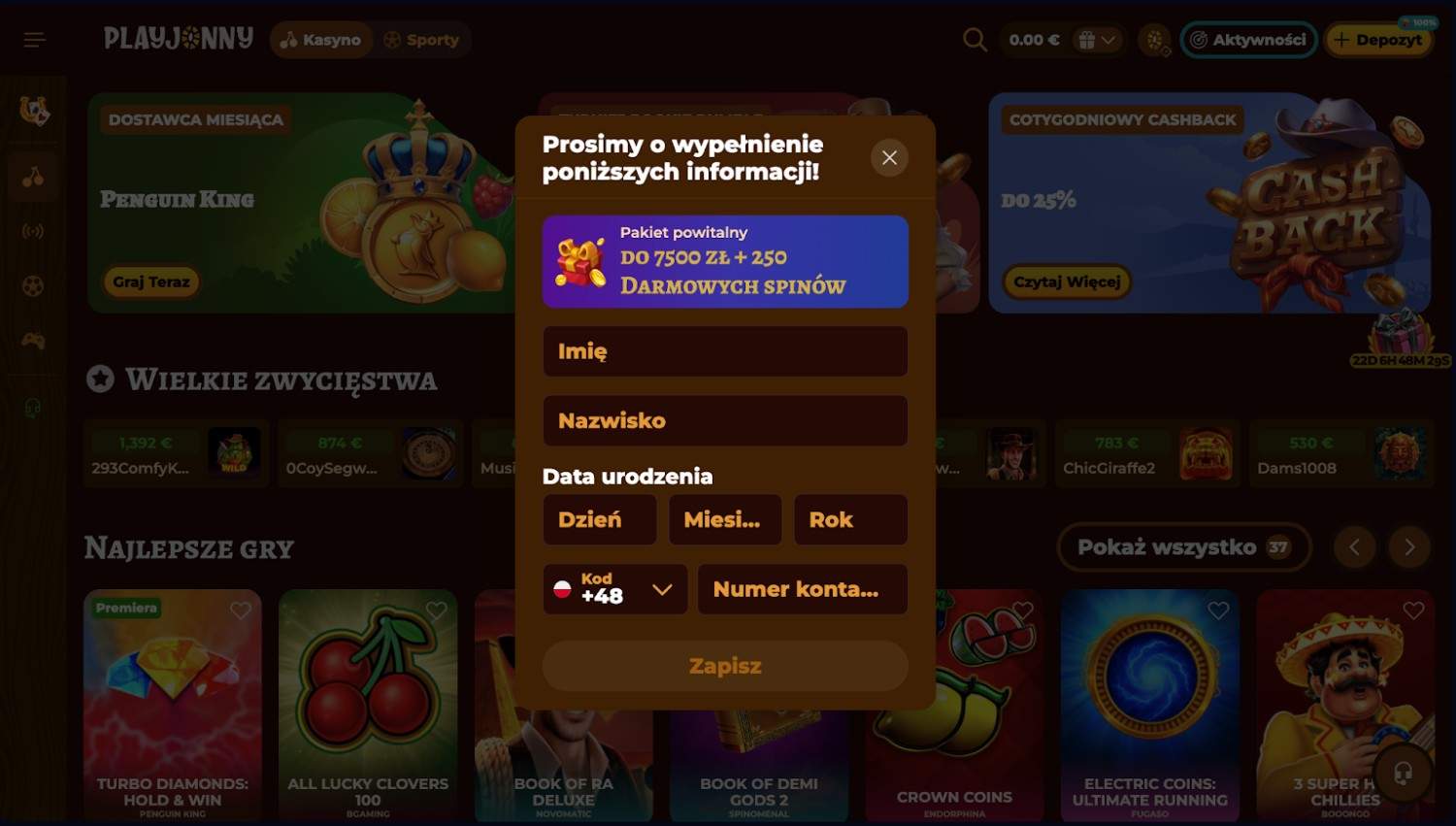Click the soccer ball icon in sidebar
Image resolution: width=1456 pixels, height=826 pixels.
pos(33,285)
